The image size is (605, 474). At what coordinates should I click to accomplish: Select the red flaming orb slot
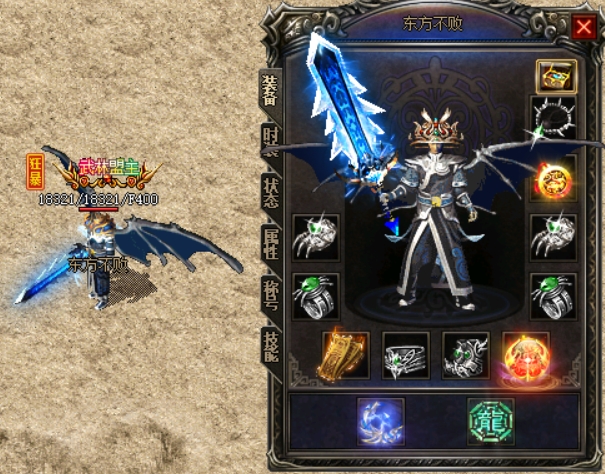525,357
